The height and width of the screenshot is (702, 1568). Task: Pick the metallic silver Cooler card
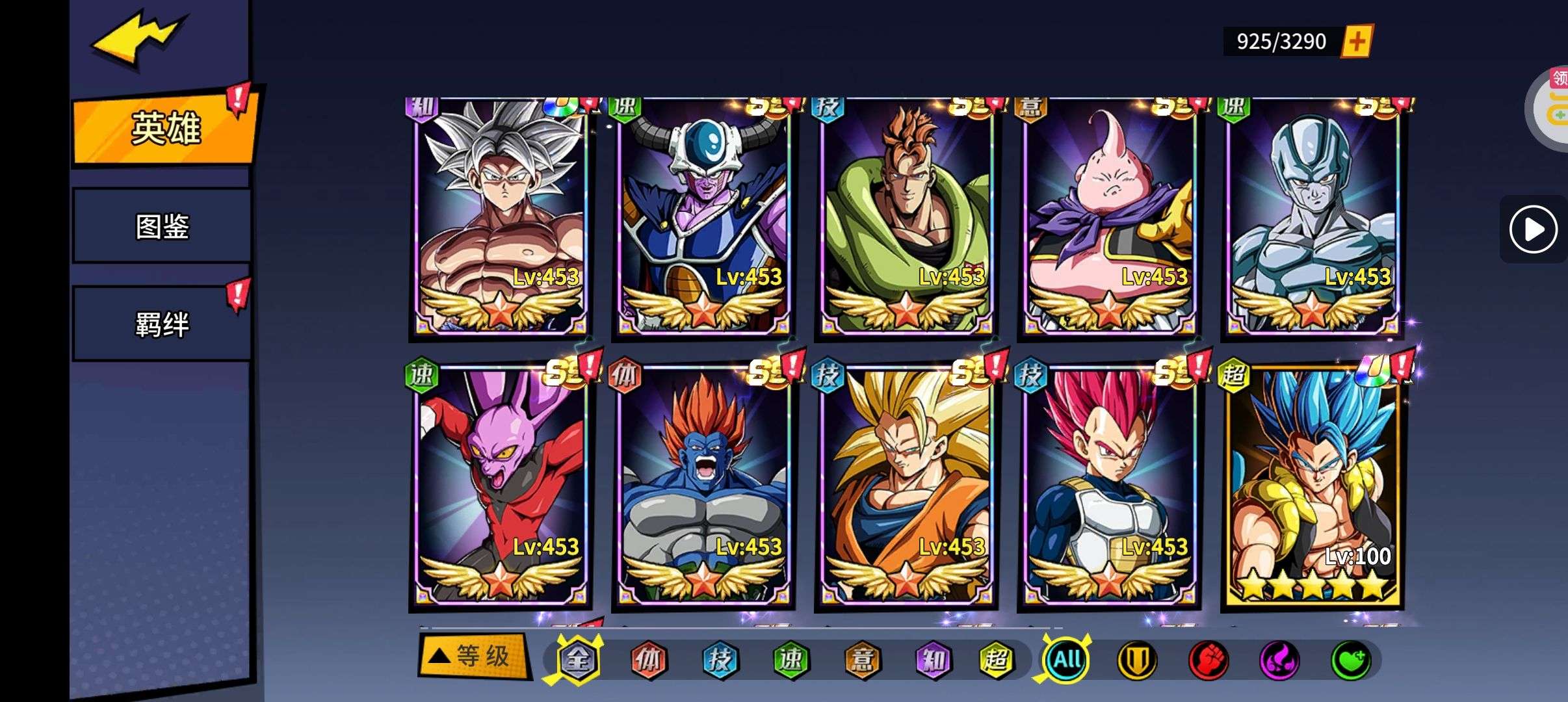[x=1312, y=218]
